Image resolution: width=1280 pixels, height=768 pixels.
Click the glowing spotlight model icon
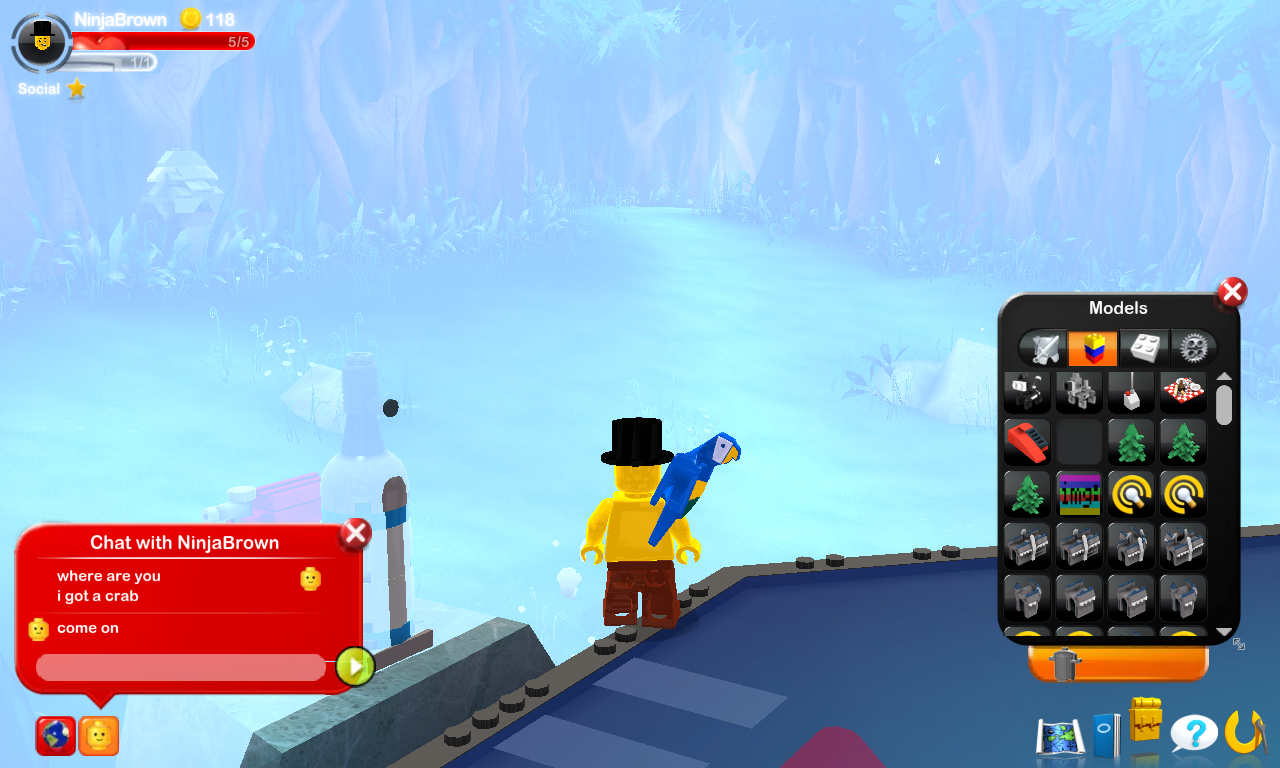click(1131, 493)
